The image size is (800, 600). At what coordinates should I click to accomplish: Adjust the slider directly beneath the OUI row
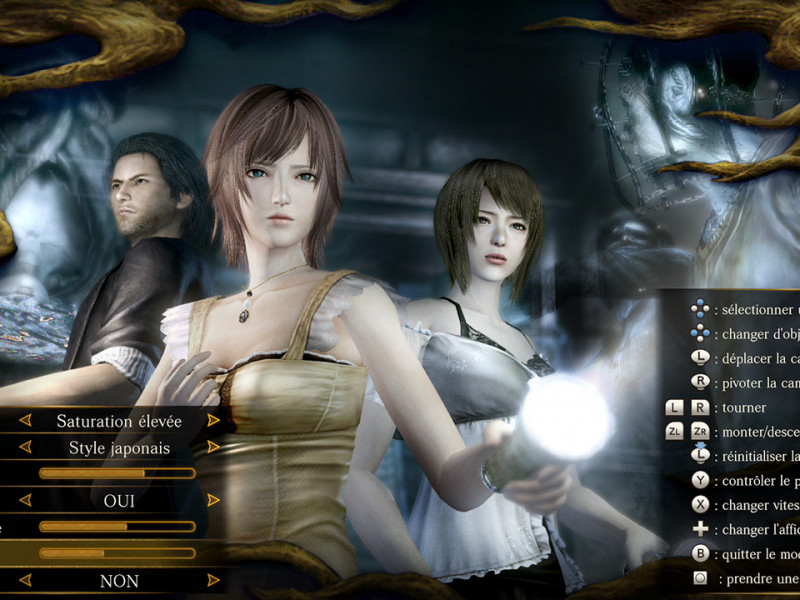click(x=117, y=526)
